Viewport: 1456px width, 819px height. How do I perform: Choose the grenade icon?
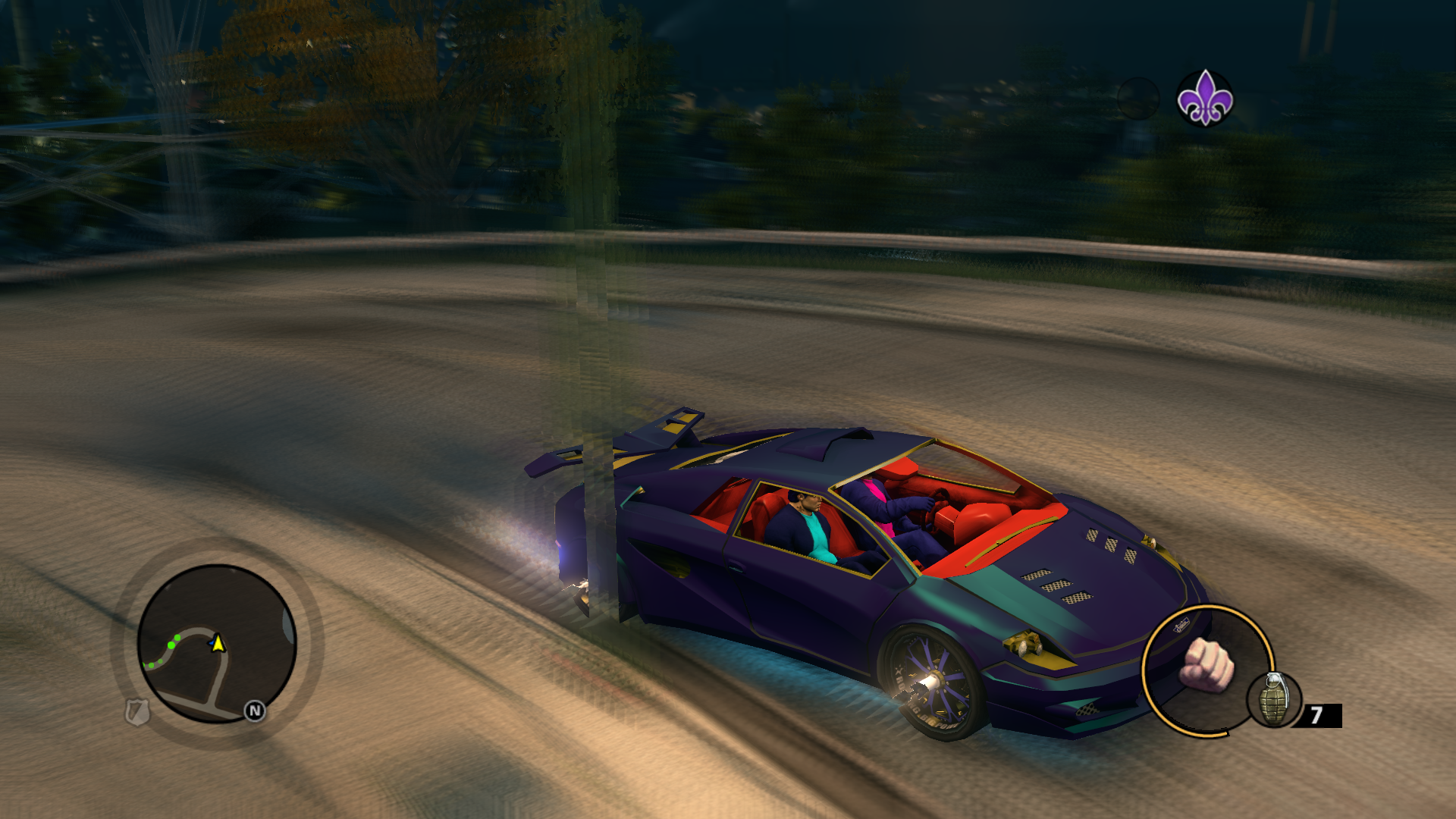[x=1274, y=699]
